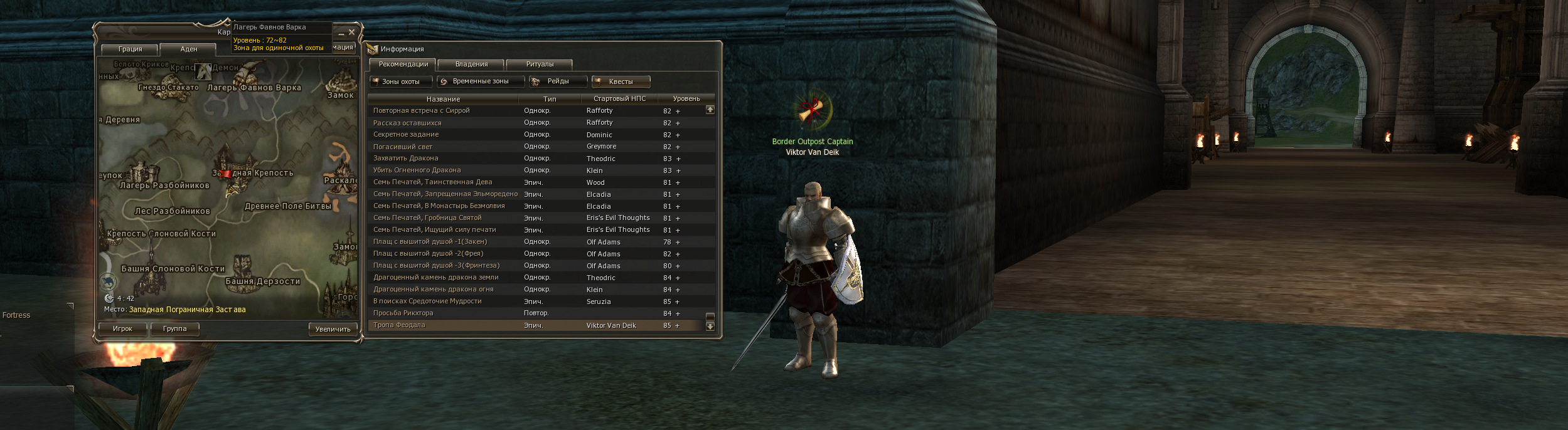This screenshot has height=430, width=1568.
Task: Click the Игрок button under the map
Action: coord(122,328)
